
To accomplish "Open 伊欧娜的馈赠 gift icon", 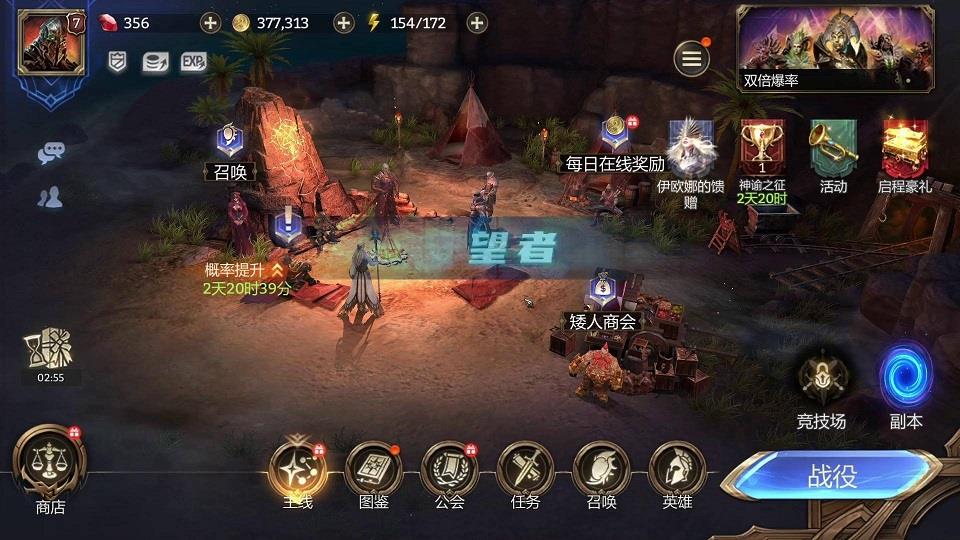I will click(x=690, y=150).
